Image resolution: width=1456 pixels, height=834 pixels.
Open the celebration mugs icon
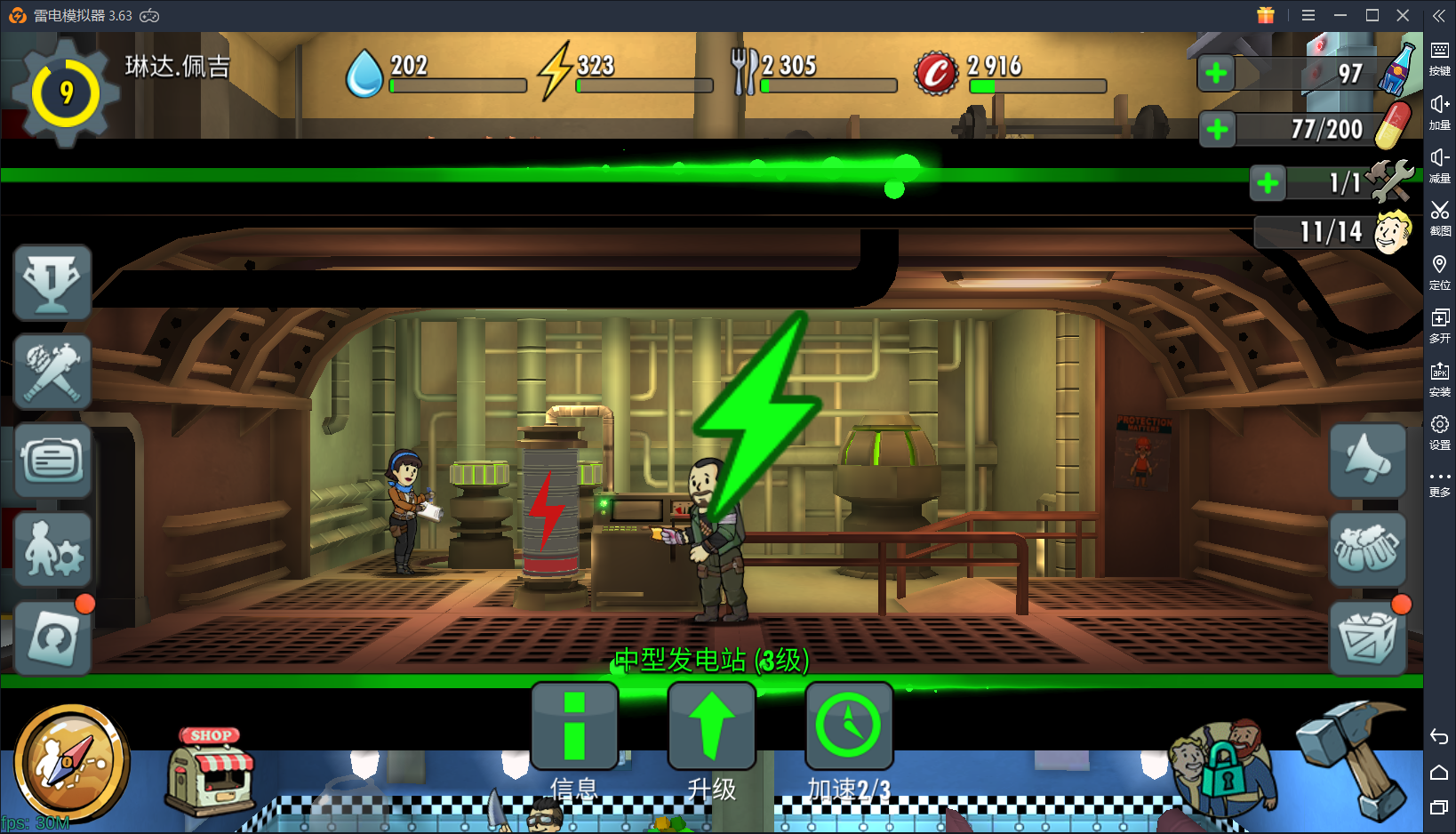[x=1368, y=549]
